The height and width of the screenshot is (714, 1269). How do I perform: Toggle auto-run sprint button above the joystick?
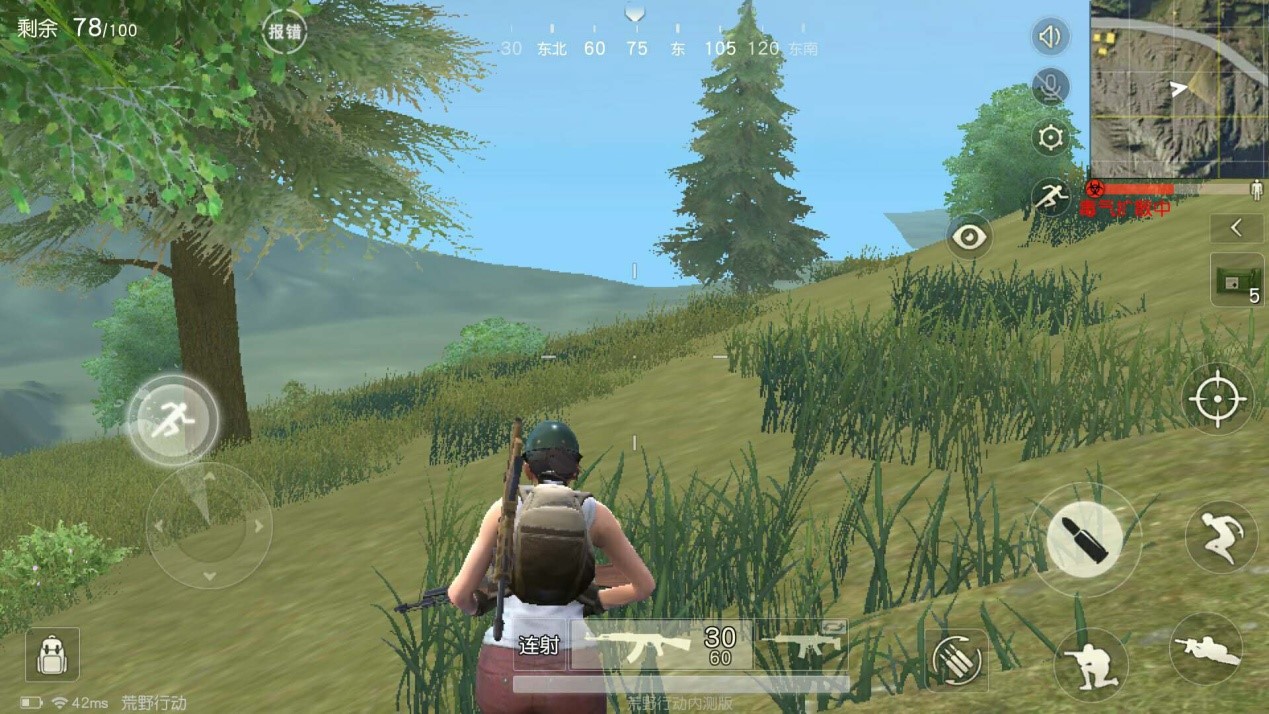(173, 420)
